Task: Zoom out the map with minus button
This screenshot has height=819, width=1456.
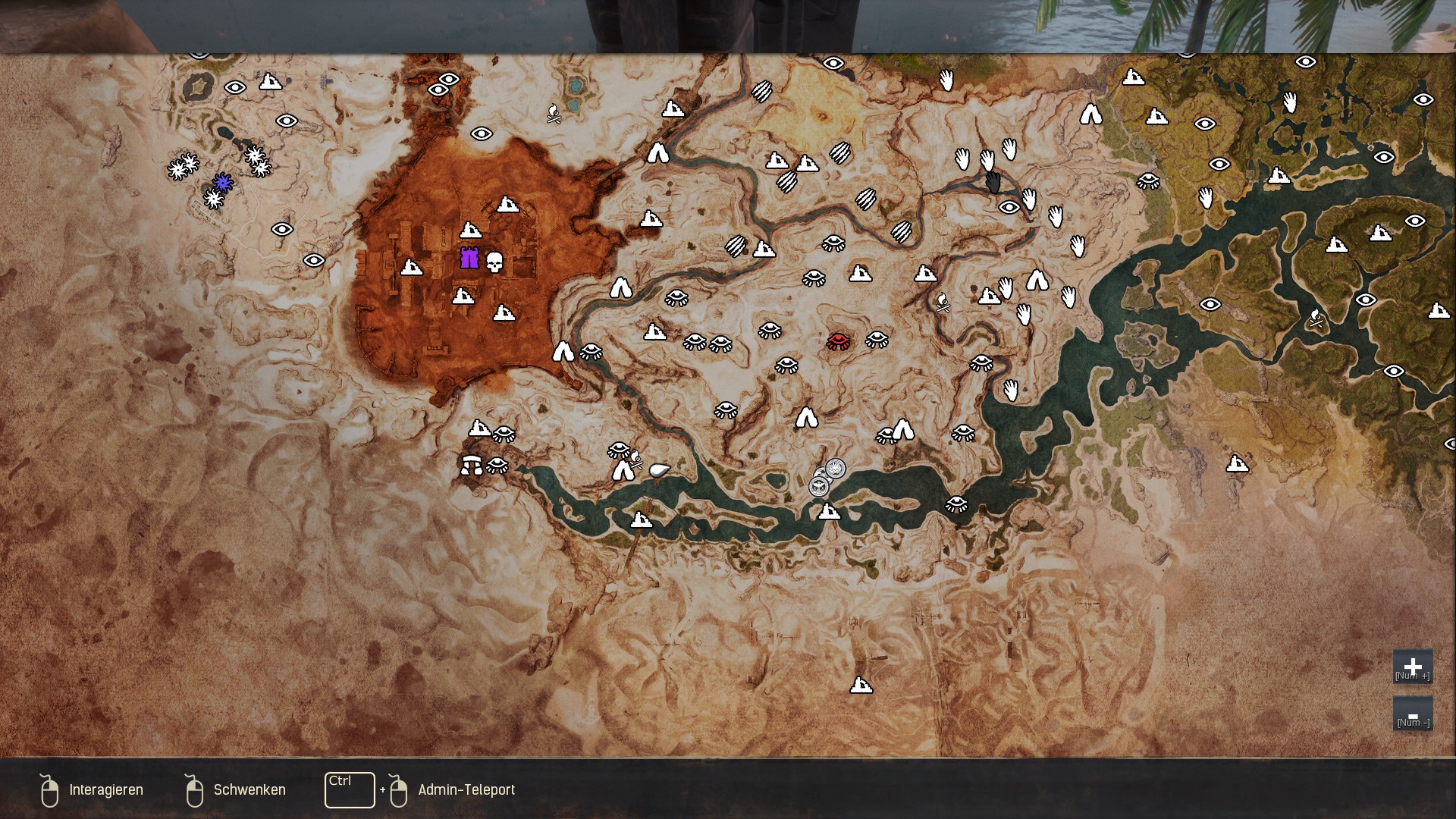Action: [1412, 714]
